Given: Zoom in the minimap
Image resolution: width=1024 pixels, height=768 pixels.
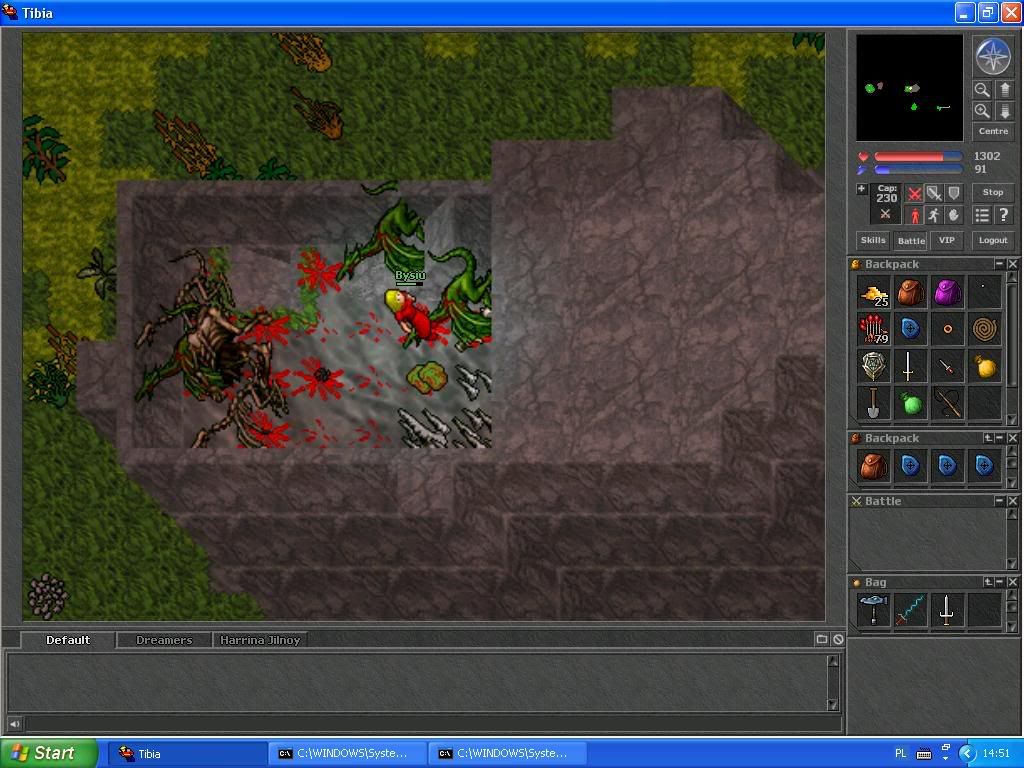Looking at the screenshot, I should point(982,111).
